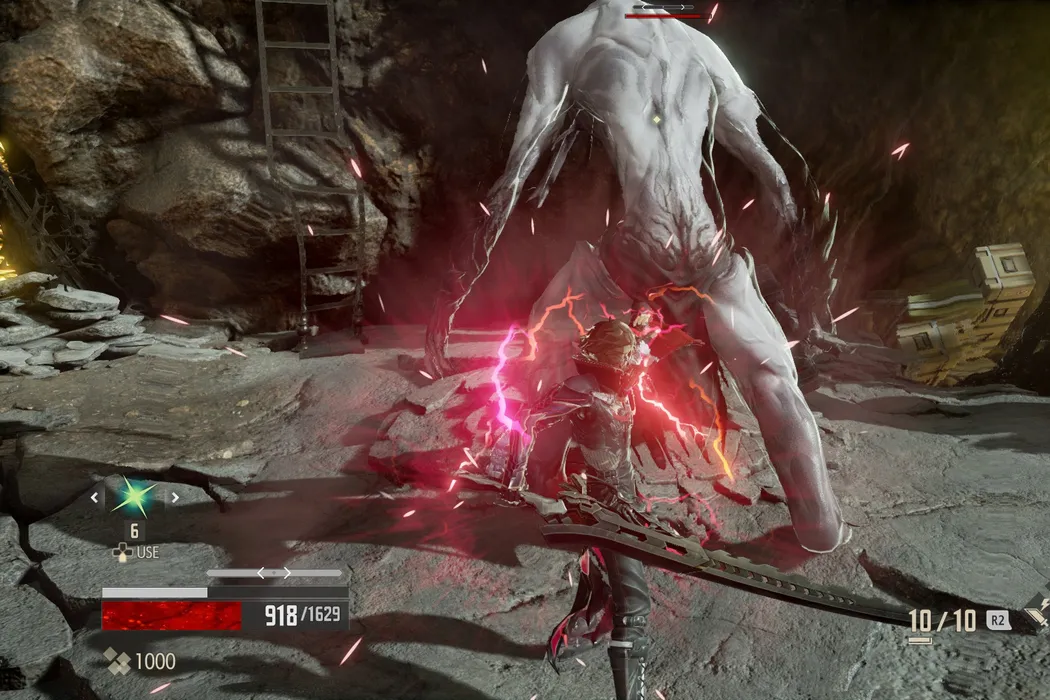Click the haze diamond currency icon
Screen dimensions: 1050x700
click(x=119, y=661)
